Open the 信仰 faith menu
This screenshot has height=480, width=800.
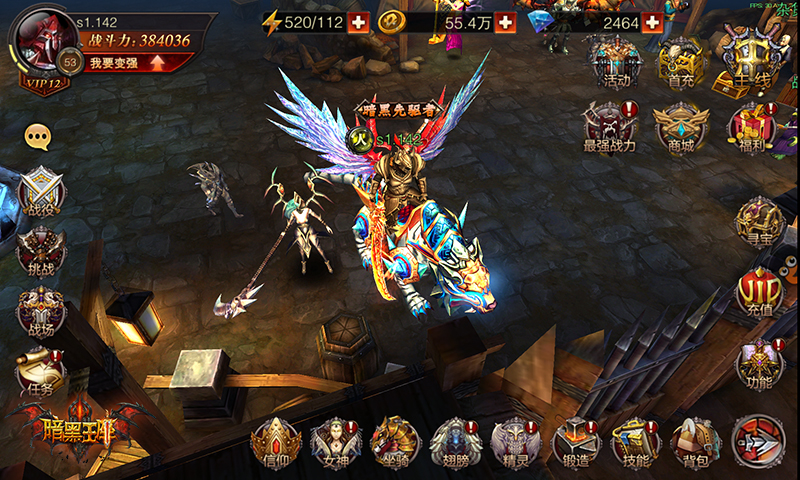click(275, 442)
